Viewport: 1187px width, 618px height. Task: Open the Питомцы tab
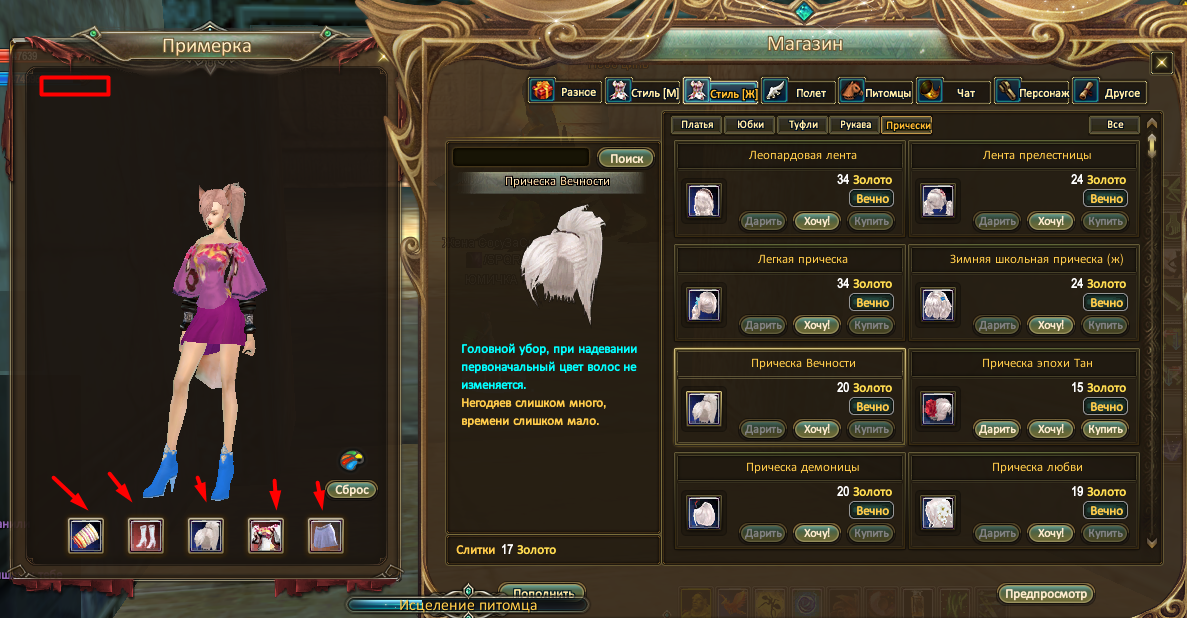coord(876,93)
